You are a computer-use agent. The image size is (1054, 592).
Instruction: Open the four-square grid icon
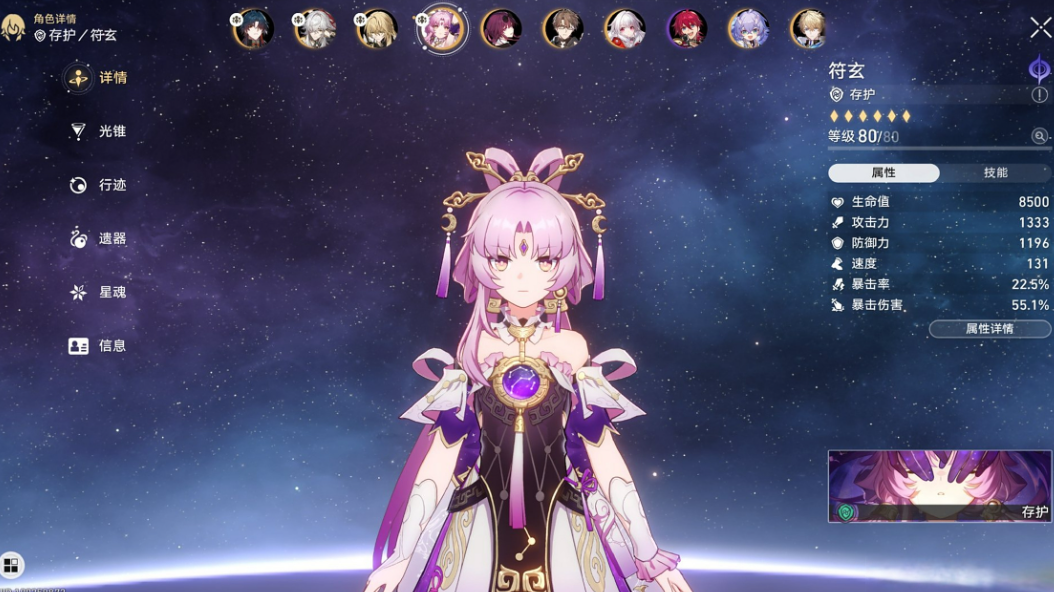tap(11, 566)
